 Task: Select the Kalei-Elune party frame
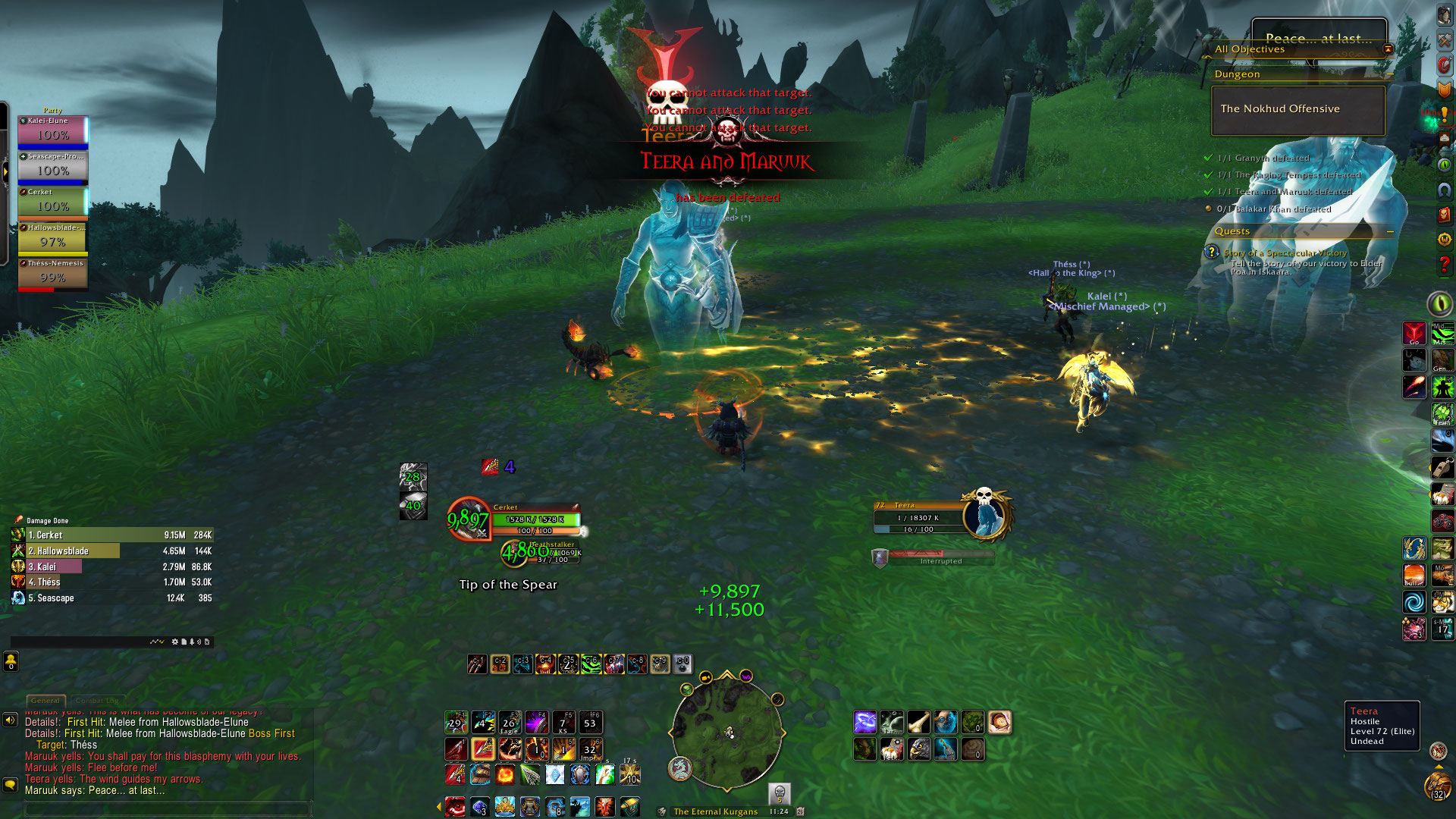(53, 130)
